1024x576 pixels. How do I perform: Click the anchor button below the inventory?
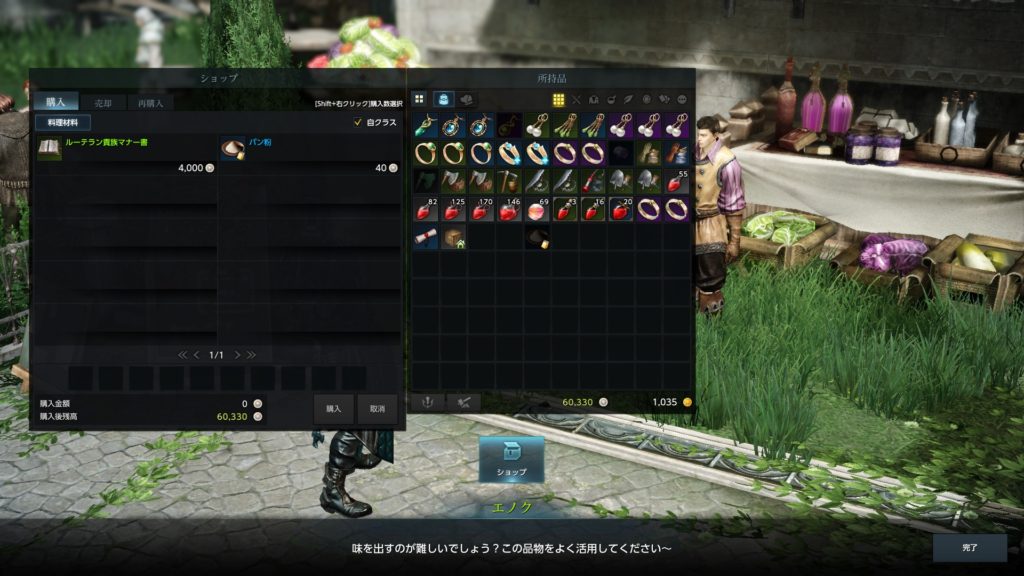coord(428,402)
